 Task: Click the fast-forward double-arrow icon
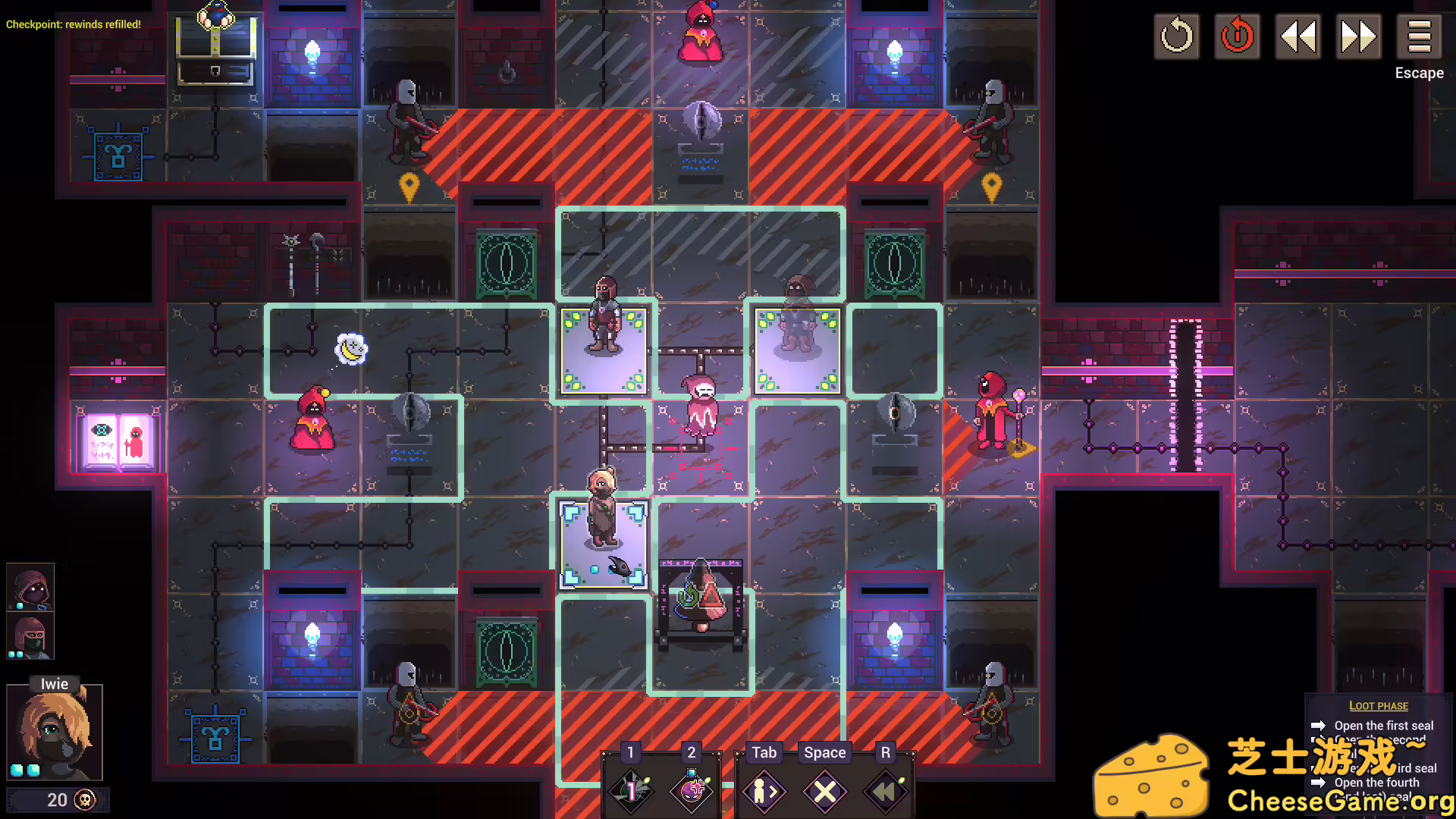[1357, 36]
